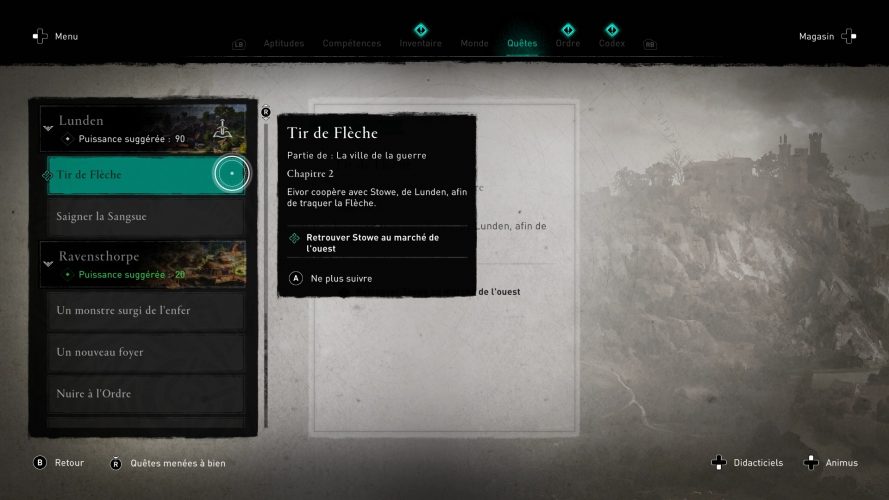Choose the Un monstre surgi de l'enfer quest
The height and width of the screenshot is (500, 889).
pos(146,311)
